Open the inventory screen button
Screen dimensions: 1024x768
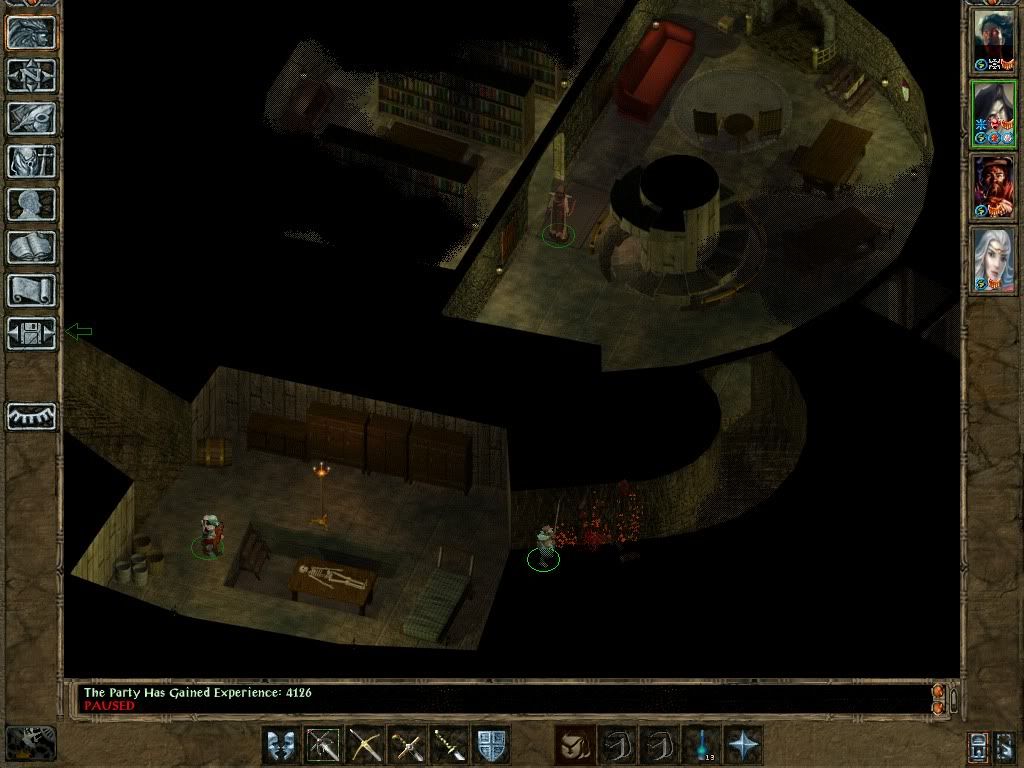[x=31, y=161]
